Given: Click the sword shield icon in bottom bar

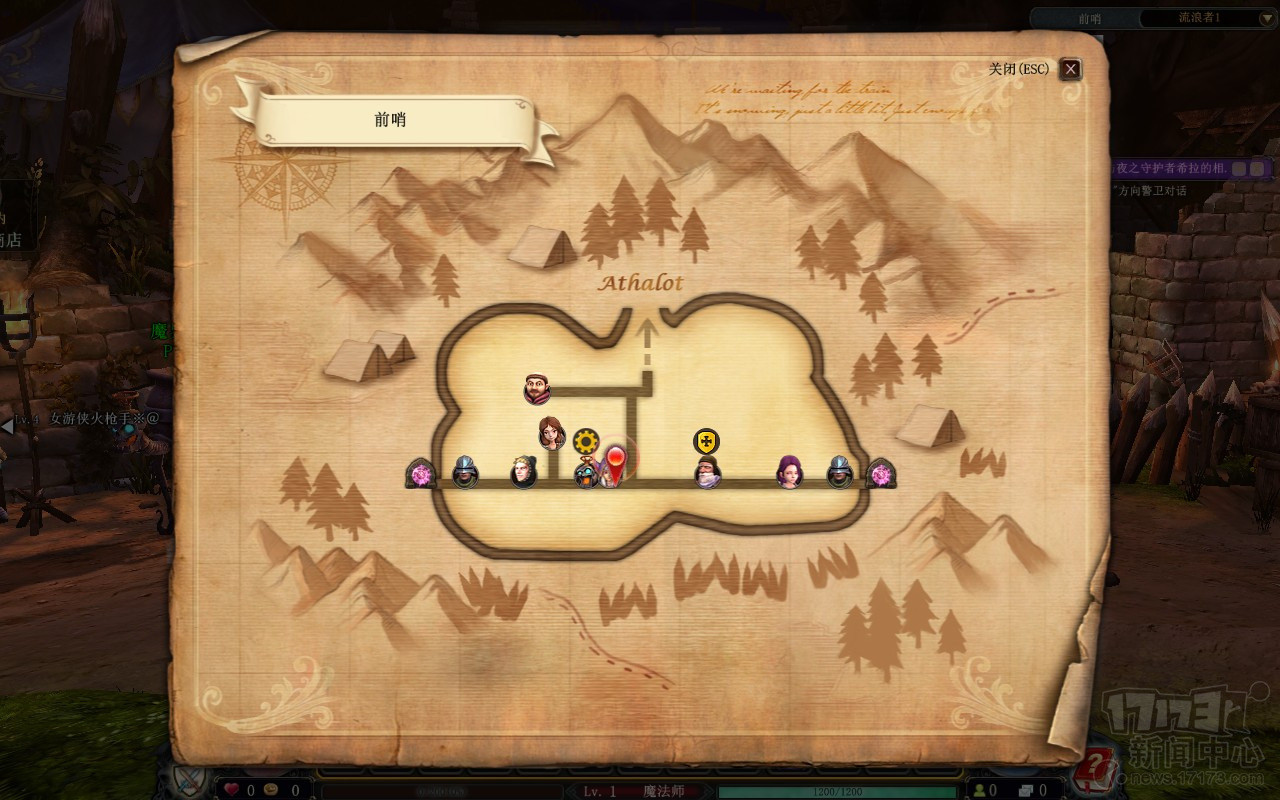Looking at the screenshot, I should (x=187, y=779).
